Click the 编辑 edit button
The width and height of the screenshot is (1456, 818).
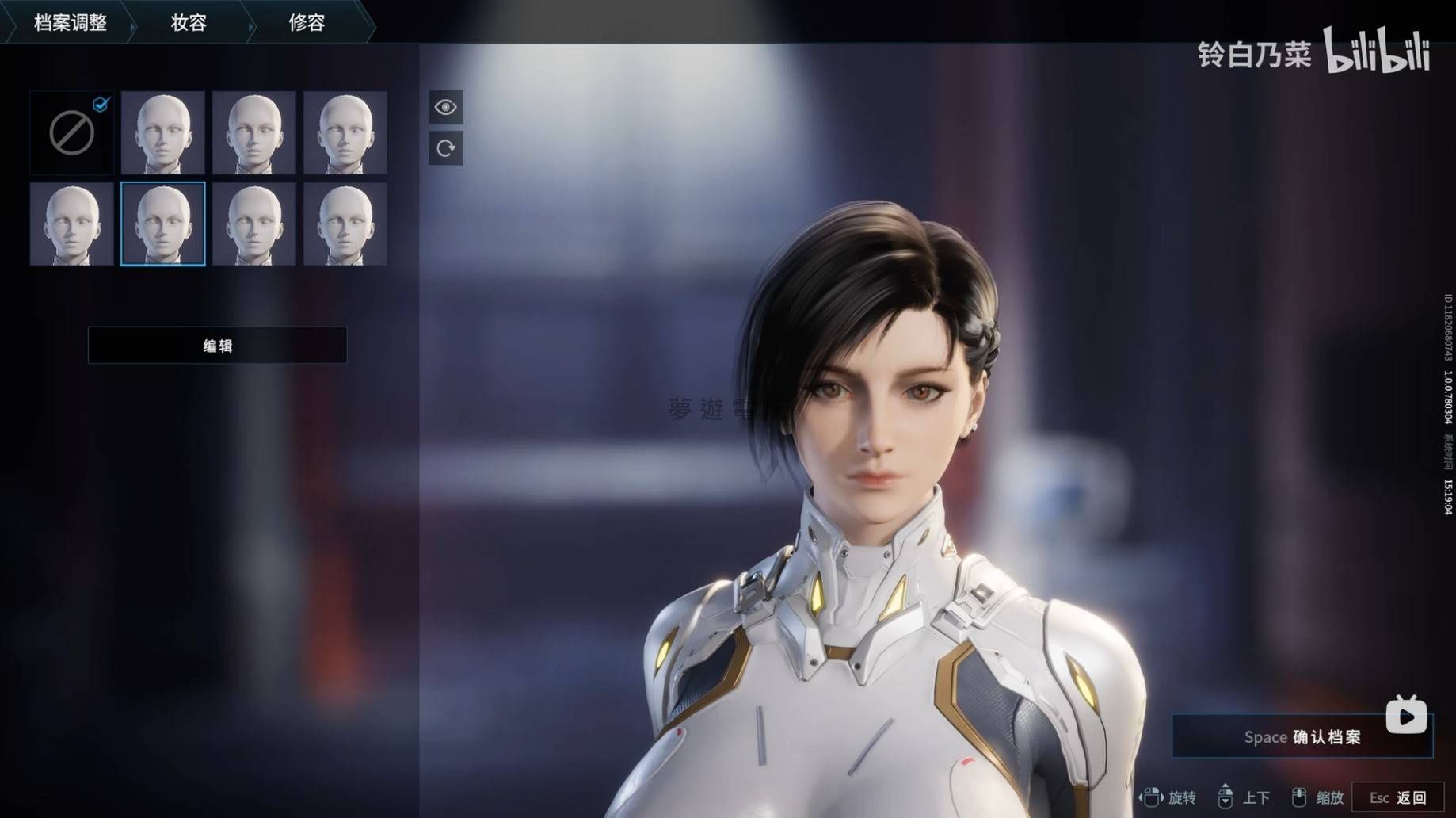217,346
